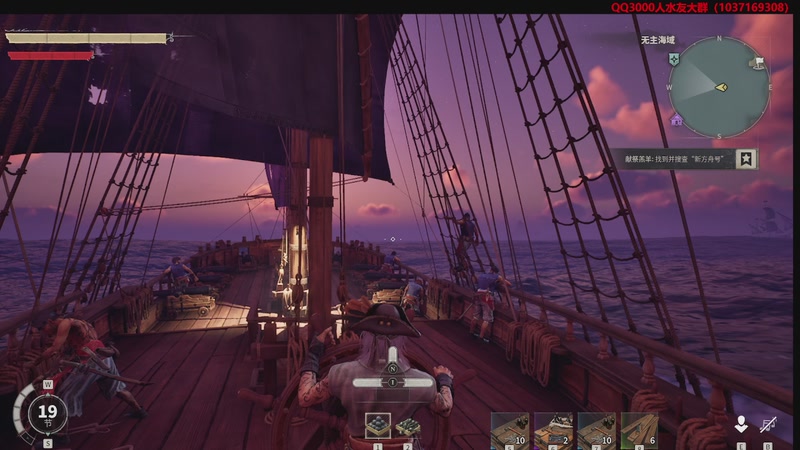Click the green shield marker on minimap
This screenshot has height=450, width=800.
675,60
